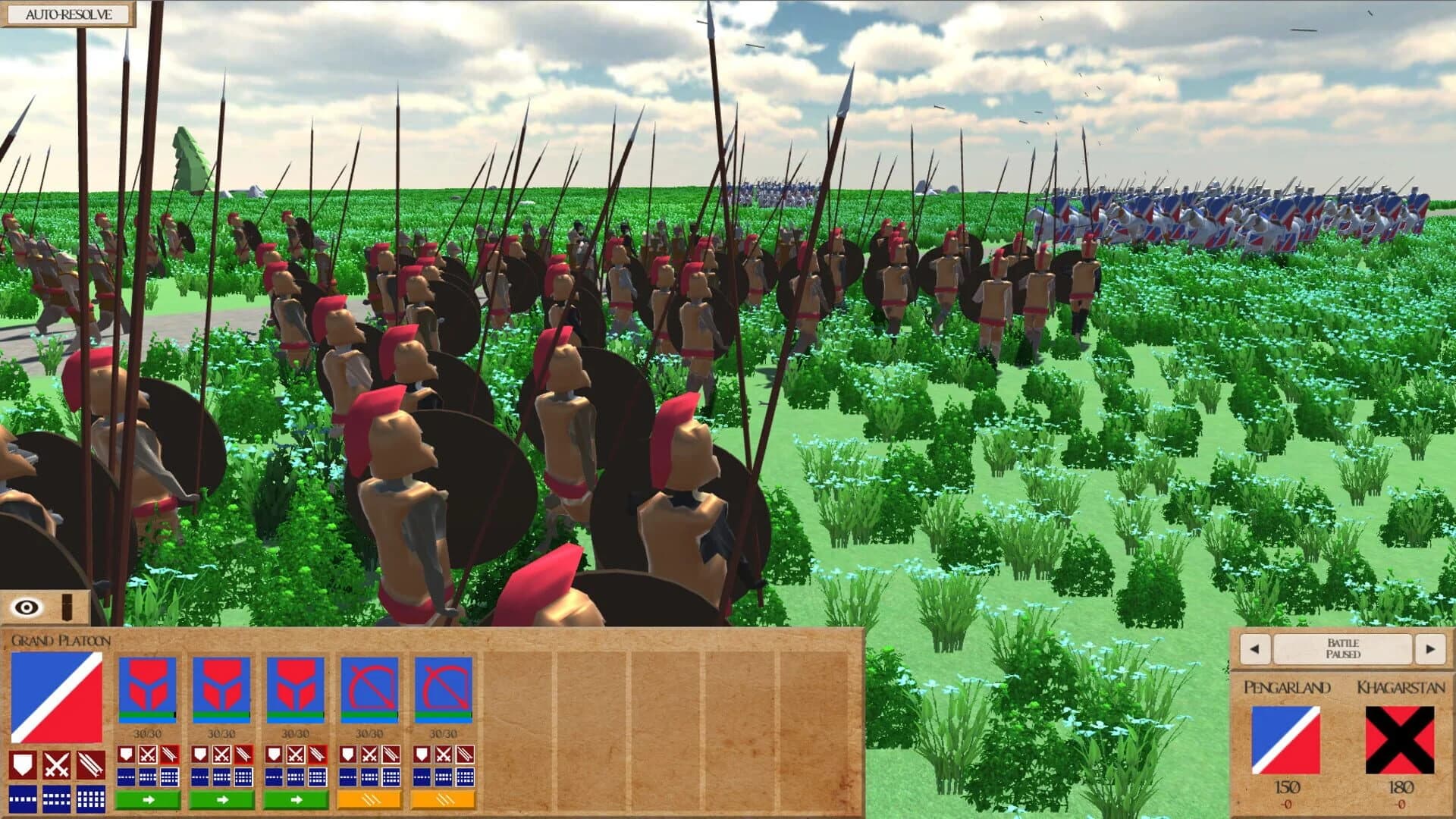Toggle single-line formation on the third unit
The image size is (1456, 819).
[x=274, y=776]
